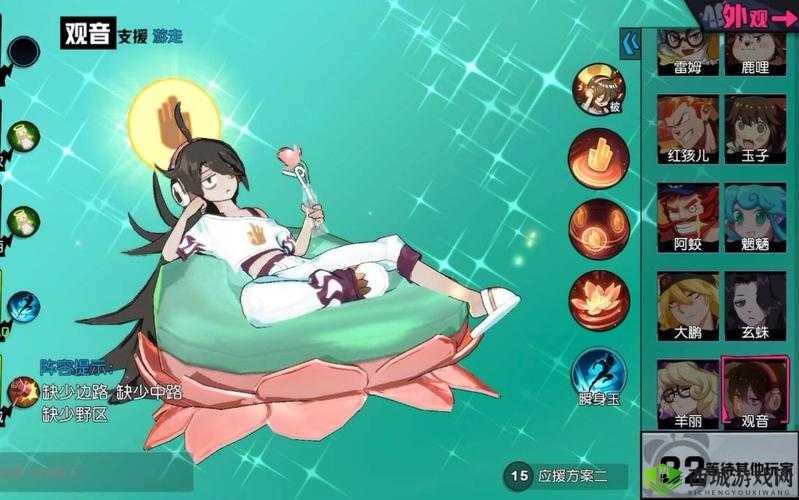
Task: View the passive skill icon labeled 被
Action: (x=597, y=88)
